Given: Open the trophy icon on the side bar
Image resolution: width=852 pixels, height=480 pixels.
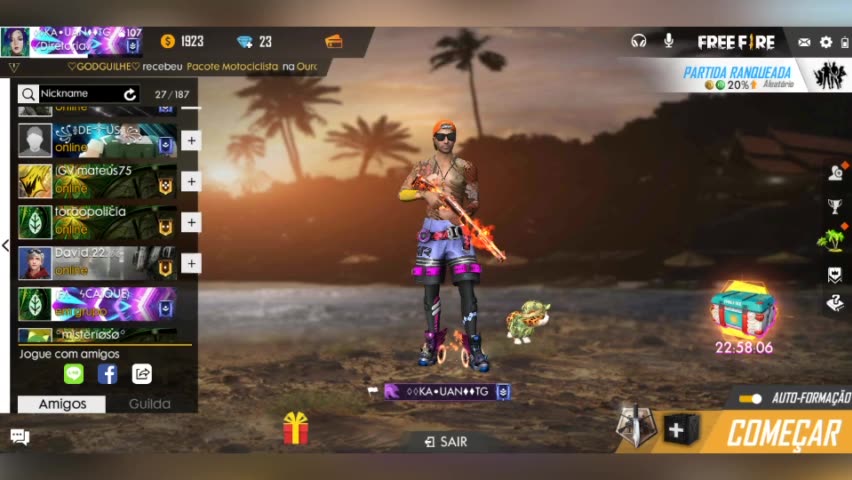Looking at the screenshot, I should click(834, 207).
